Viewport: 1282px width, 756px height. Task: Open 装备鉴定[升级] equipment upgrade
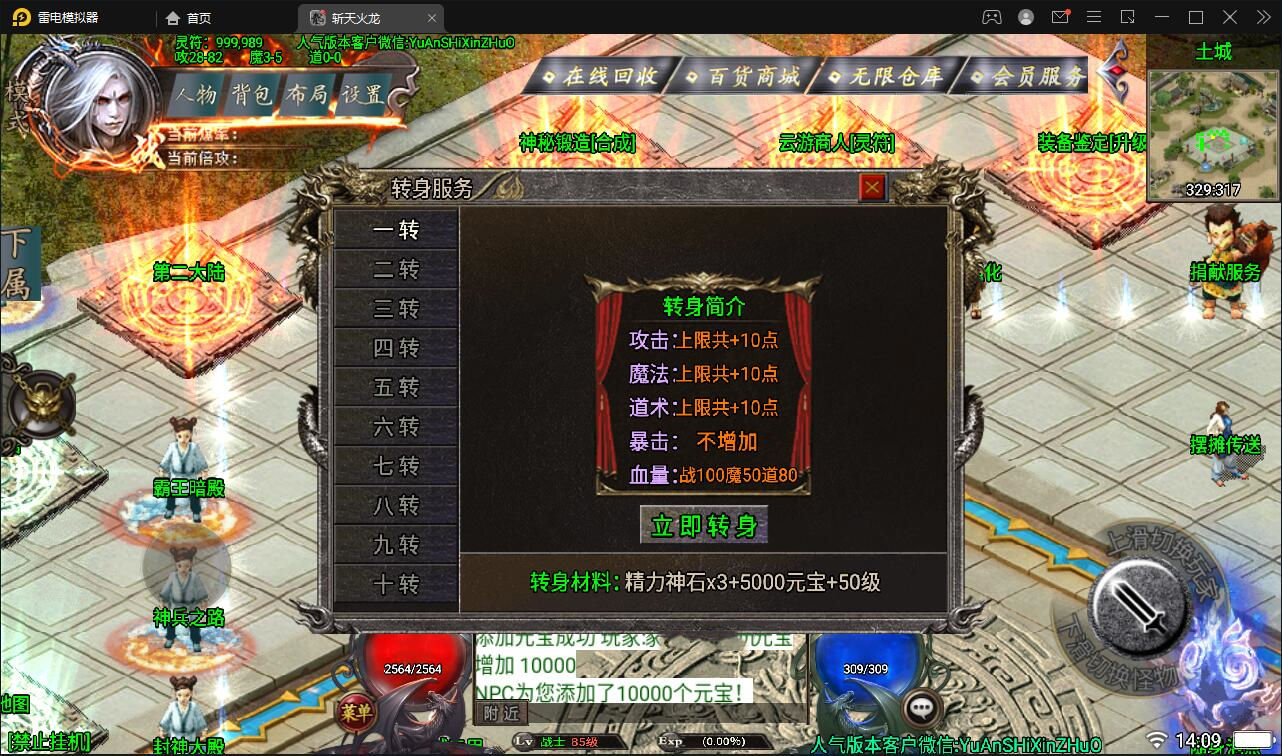(x=1092, y=143)
